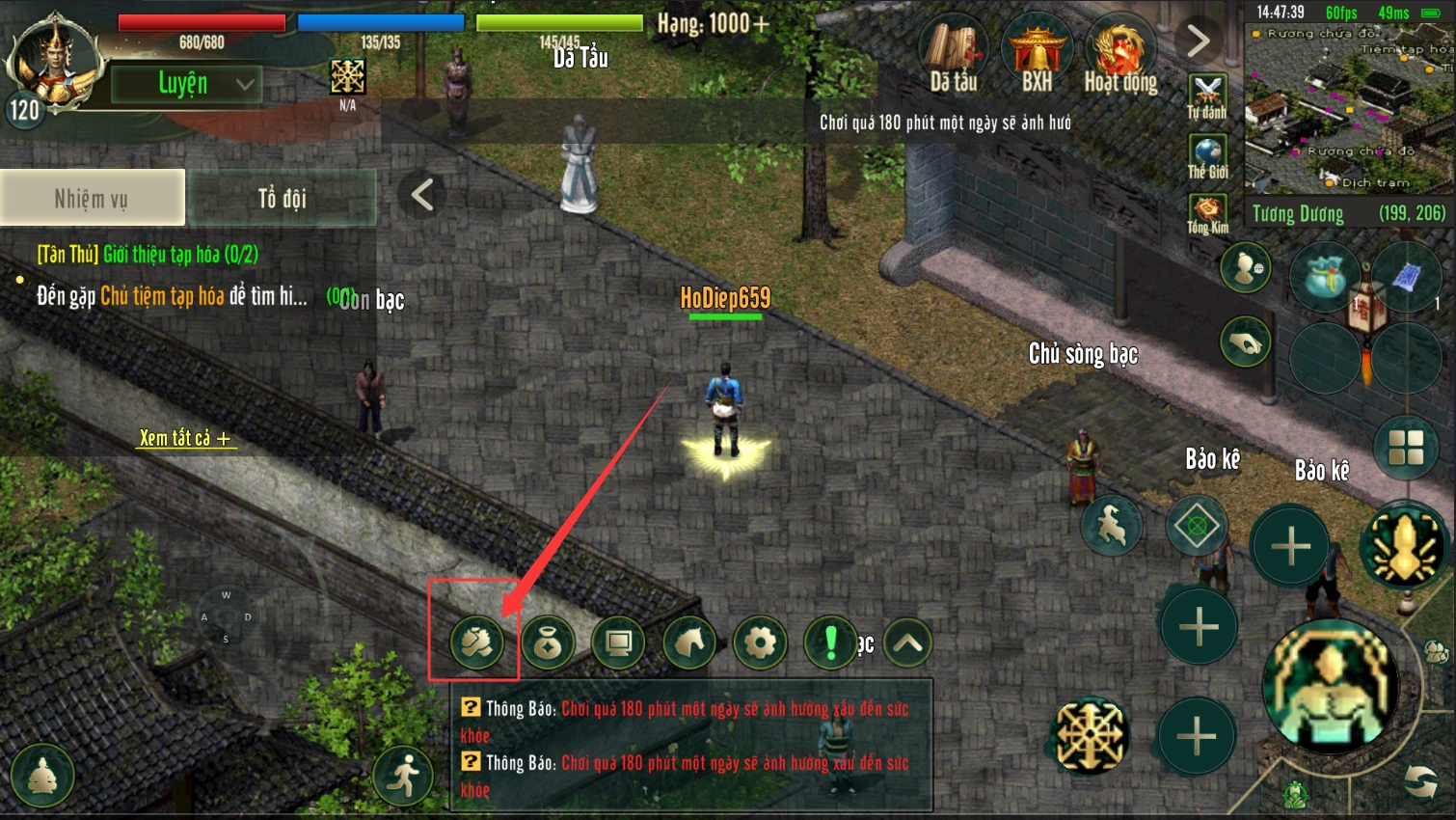Click the green exclamation mark button

click(830, 642)
